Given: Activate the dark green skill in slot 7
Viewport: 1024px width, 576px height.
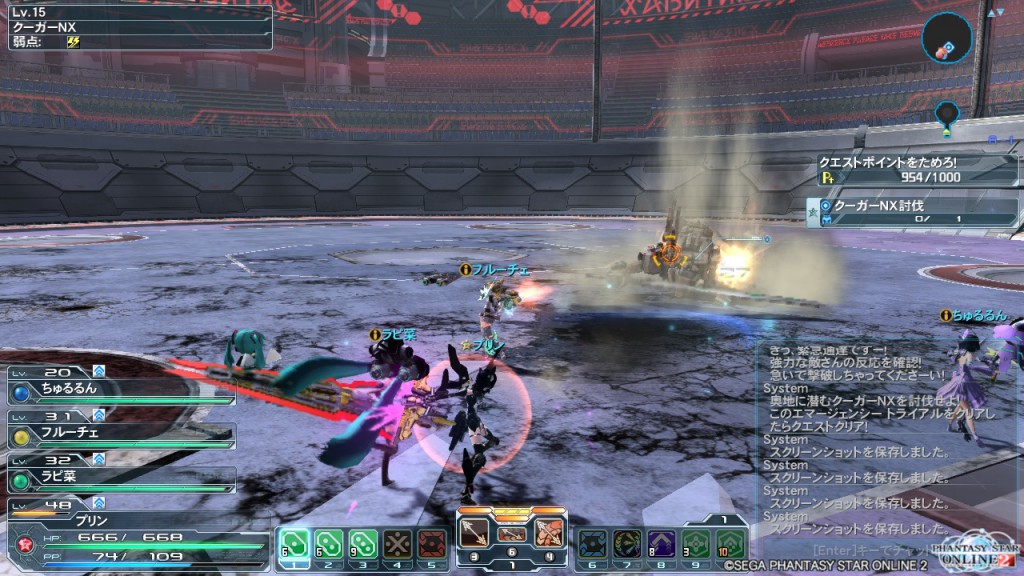Looking at the screenshot, I should coord(627,544).
